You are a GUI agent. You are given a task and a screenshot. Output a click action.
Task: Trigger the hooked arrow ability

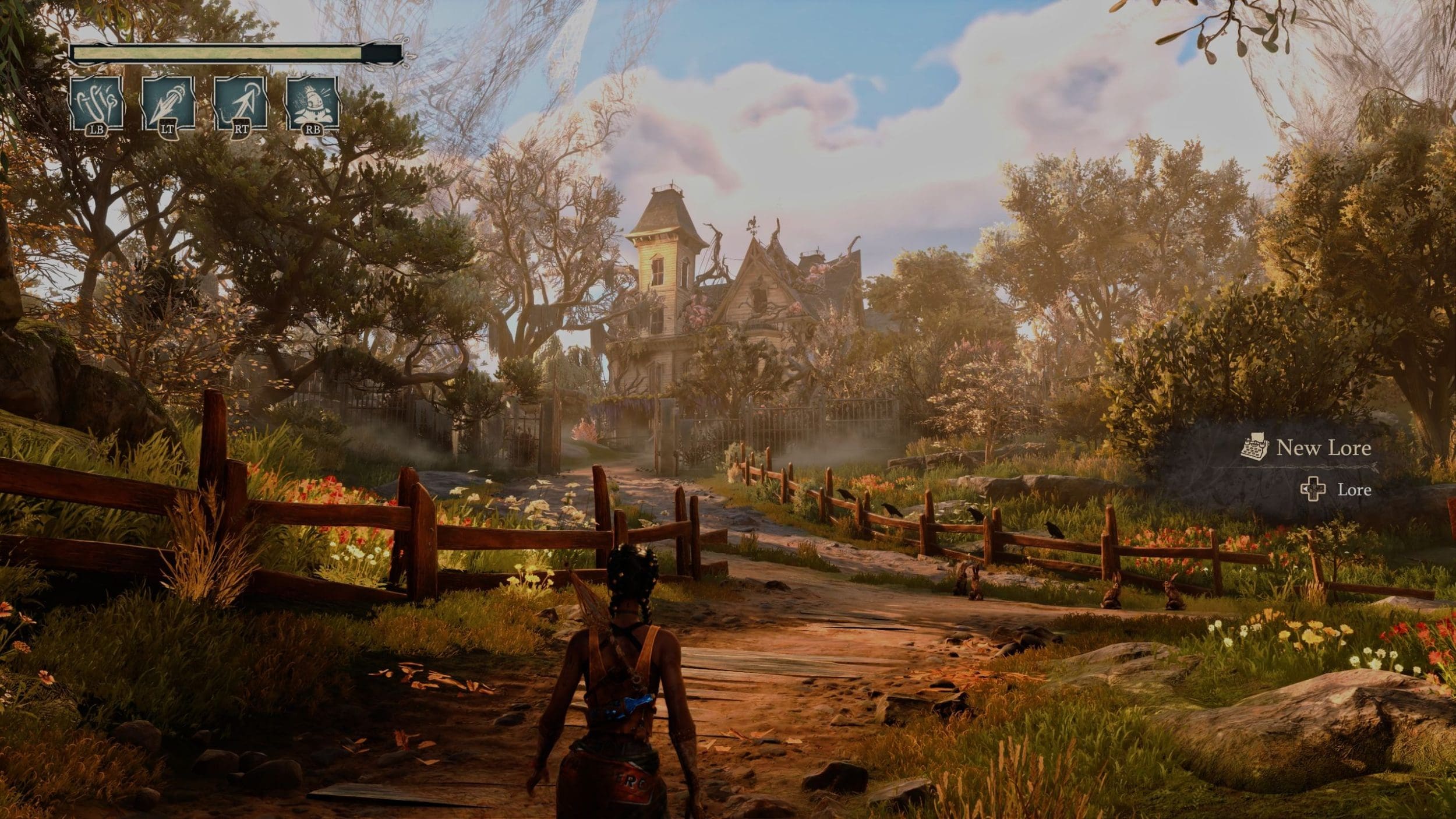[x=241, y=104]
